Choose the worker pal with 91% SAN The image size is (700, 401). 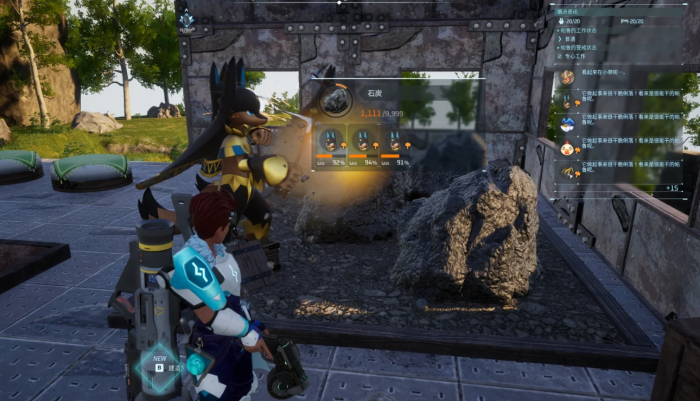click(x=396, y=142)
